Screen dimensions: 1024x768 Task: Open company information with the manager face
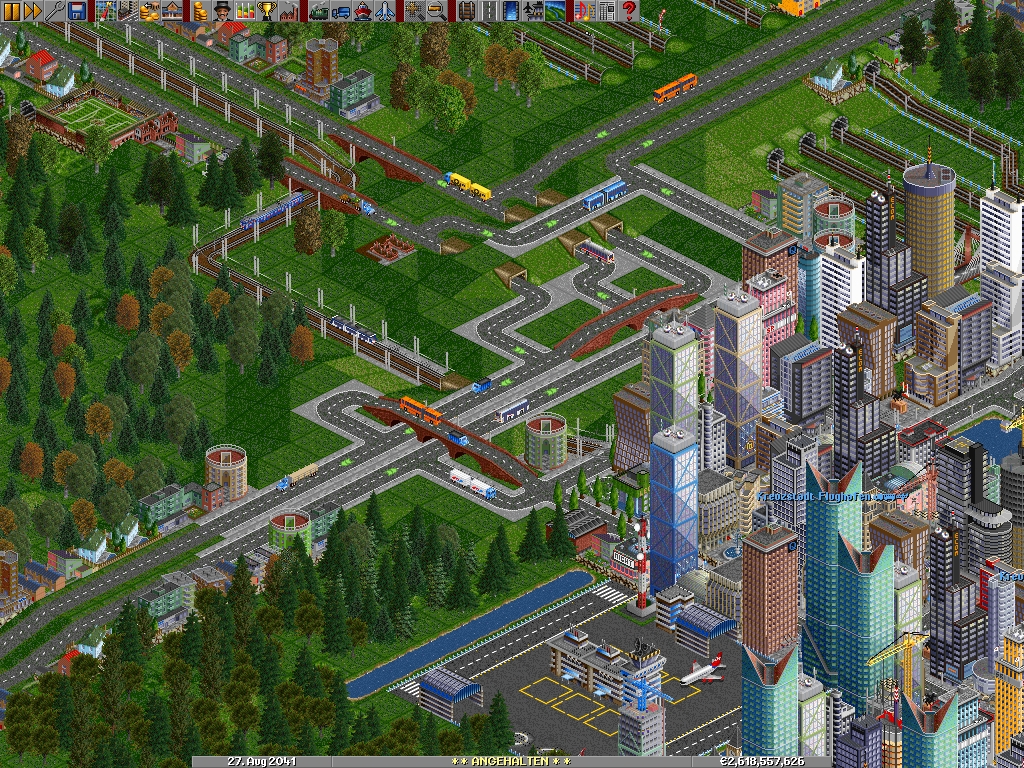click(x=224, y=11)
